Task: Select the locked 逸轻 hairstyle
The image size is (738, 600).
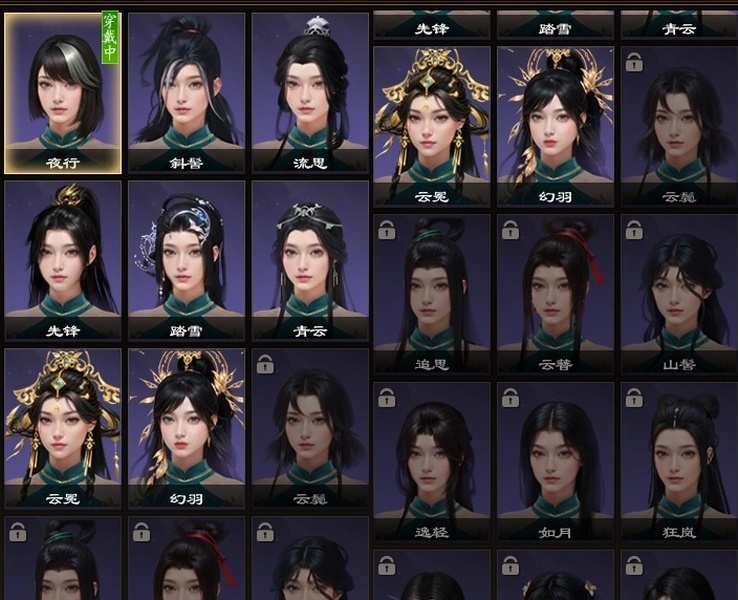Action: pos(432,460)
